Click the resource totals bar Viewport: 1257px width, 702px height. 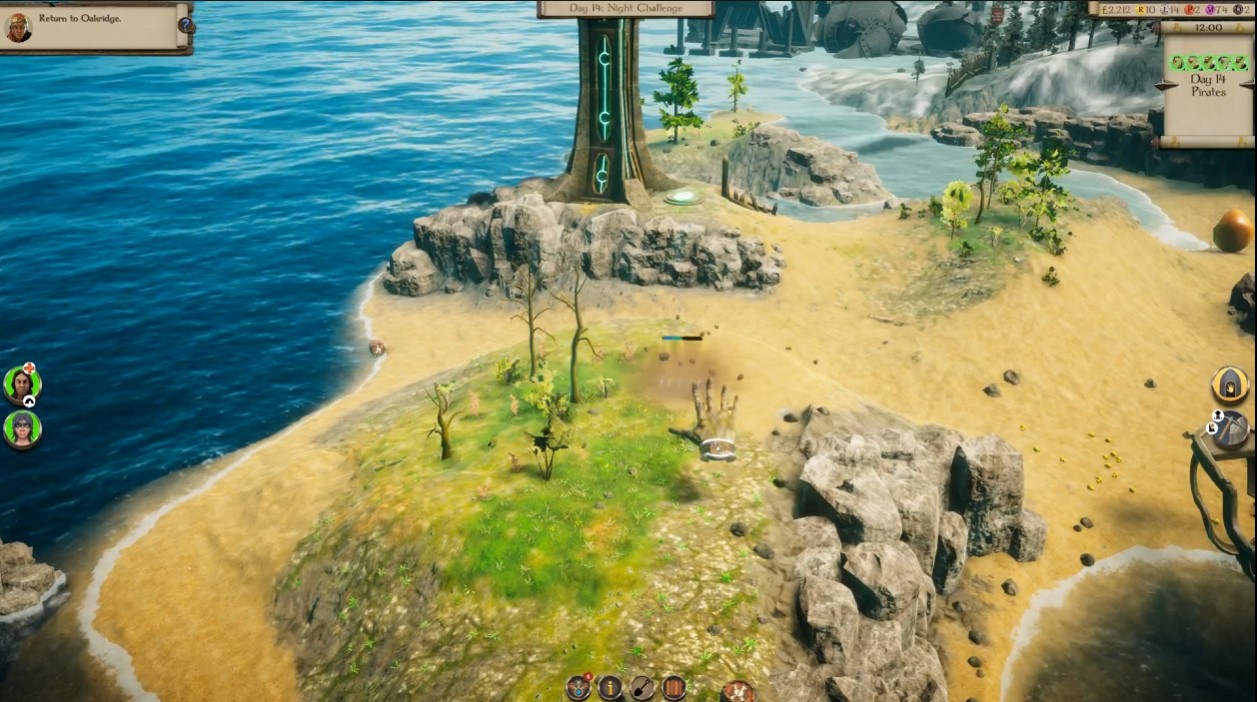1171,9
